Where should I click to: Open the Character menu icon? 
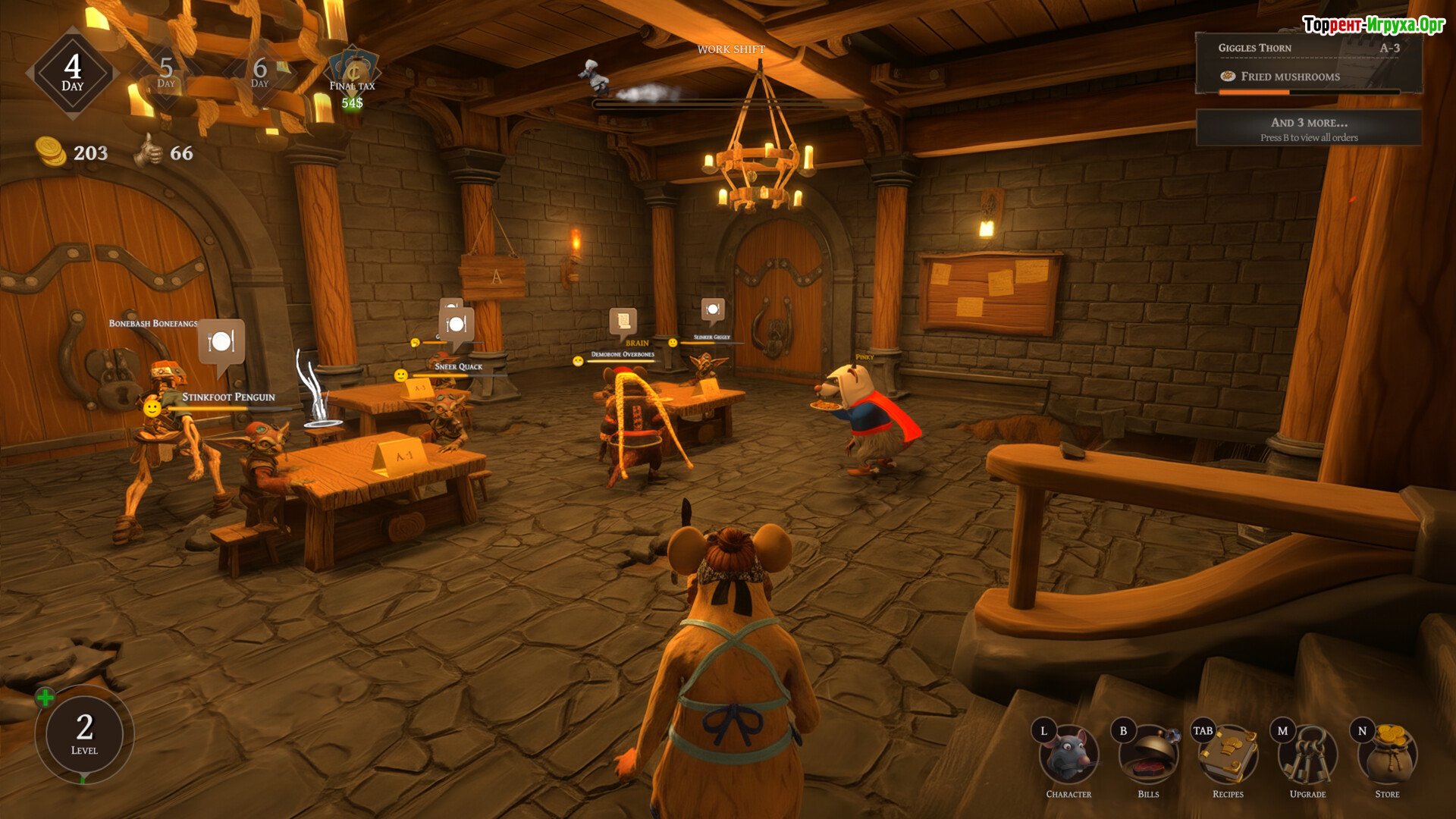[x=1068, y=755]
